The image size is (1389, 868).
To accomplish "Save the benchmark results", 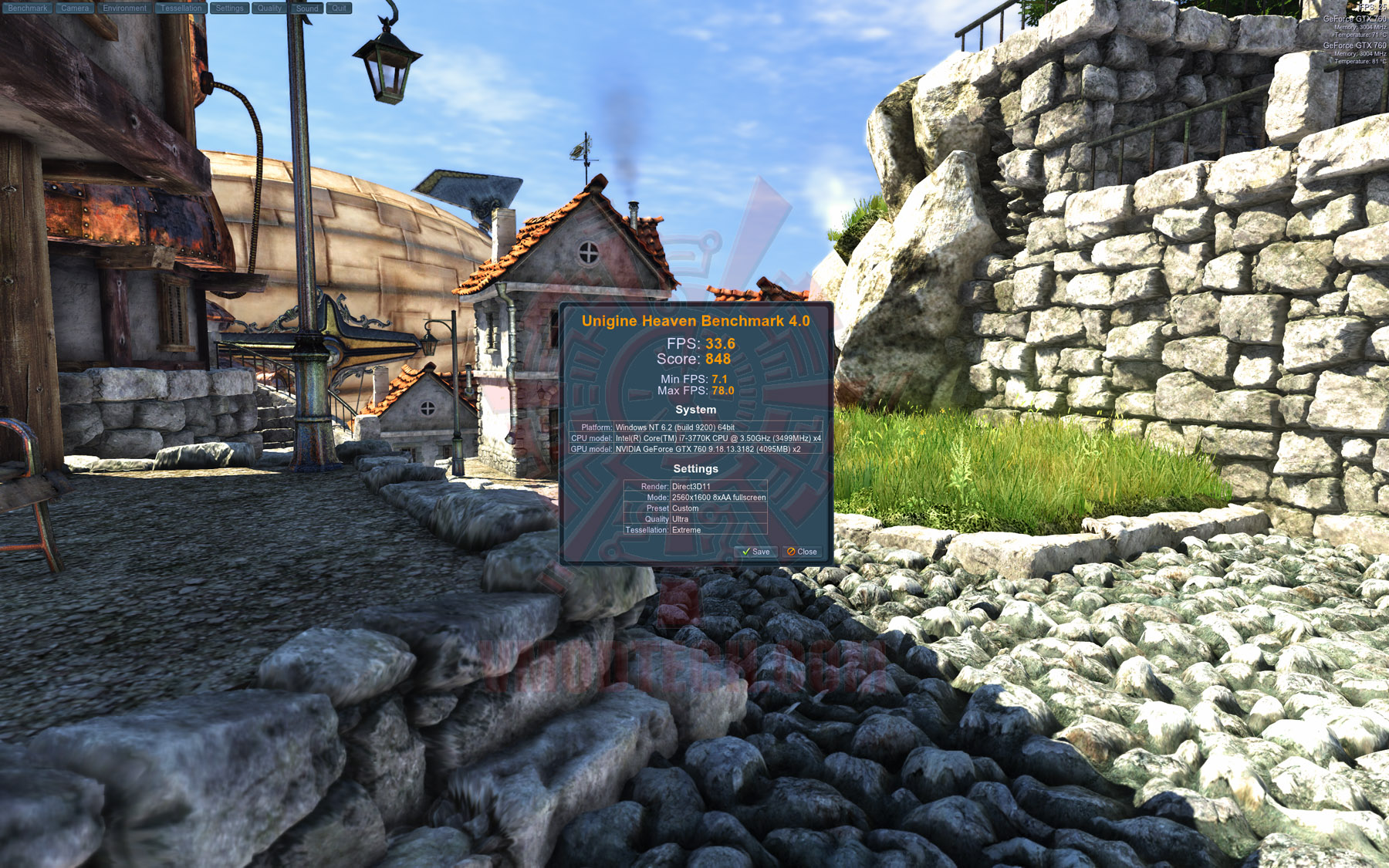I will coord(755,552).
